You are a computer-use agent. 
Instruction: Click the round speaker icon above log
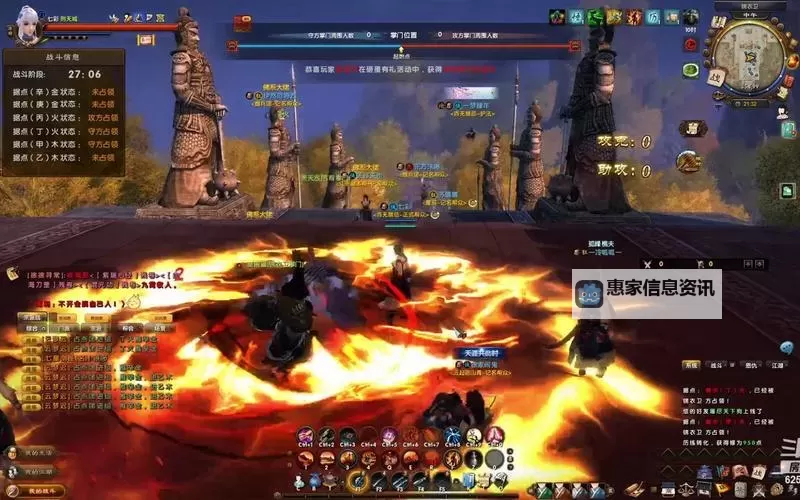(786, 347)
